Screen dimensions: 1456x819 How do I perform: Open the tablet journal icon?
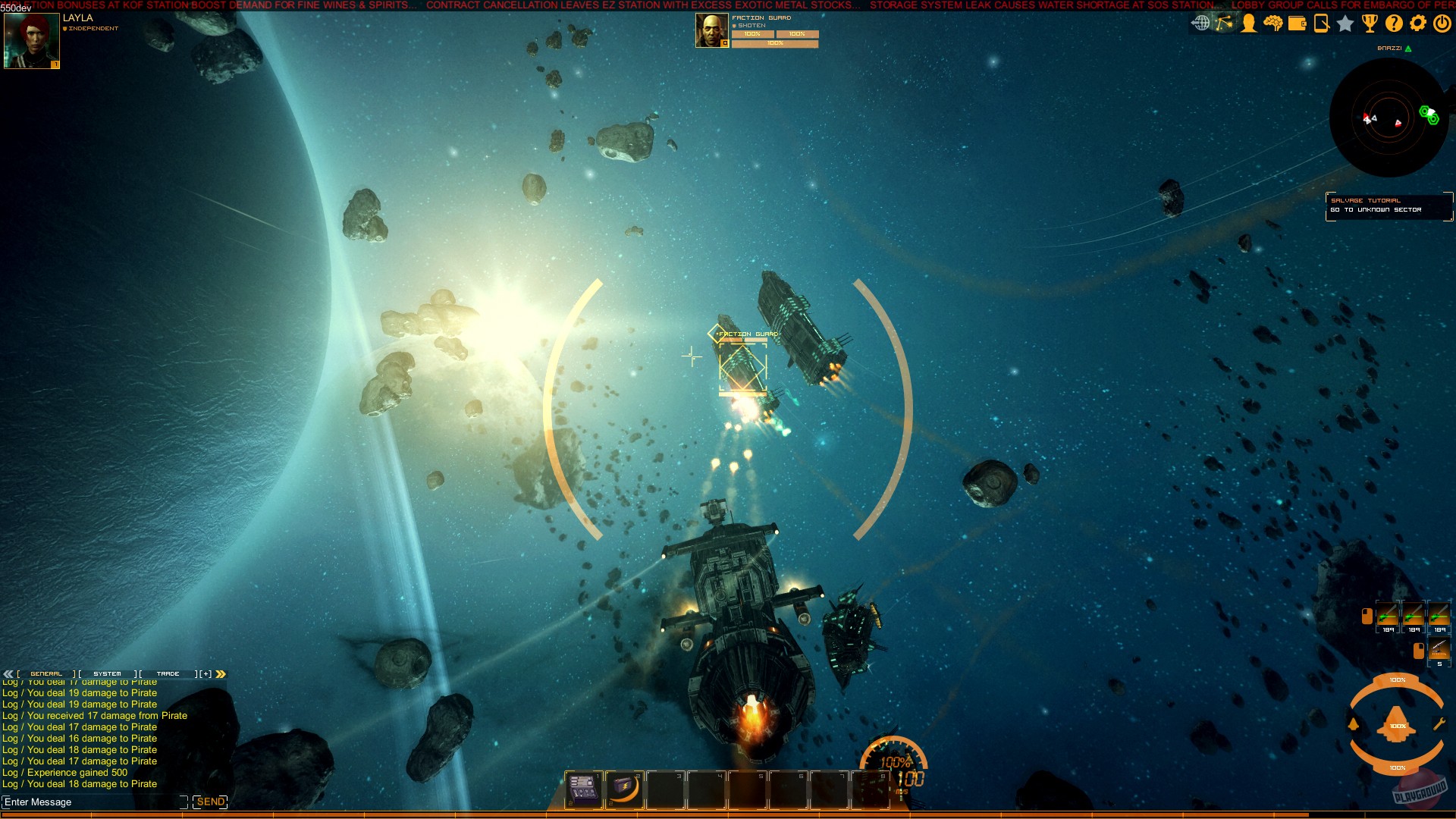1321,23
